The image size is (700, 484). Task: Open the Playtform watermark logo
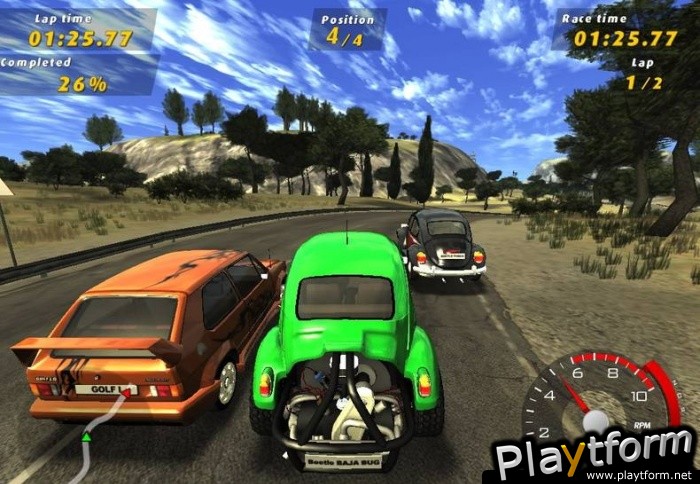594,456
